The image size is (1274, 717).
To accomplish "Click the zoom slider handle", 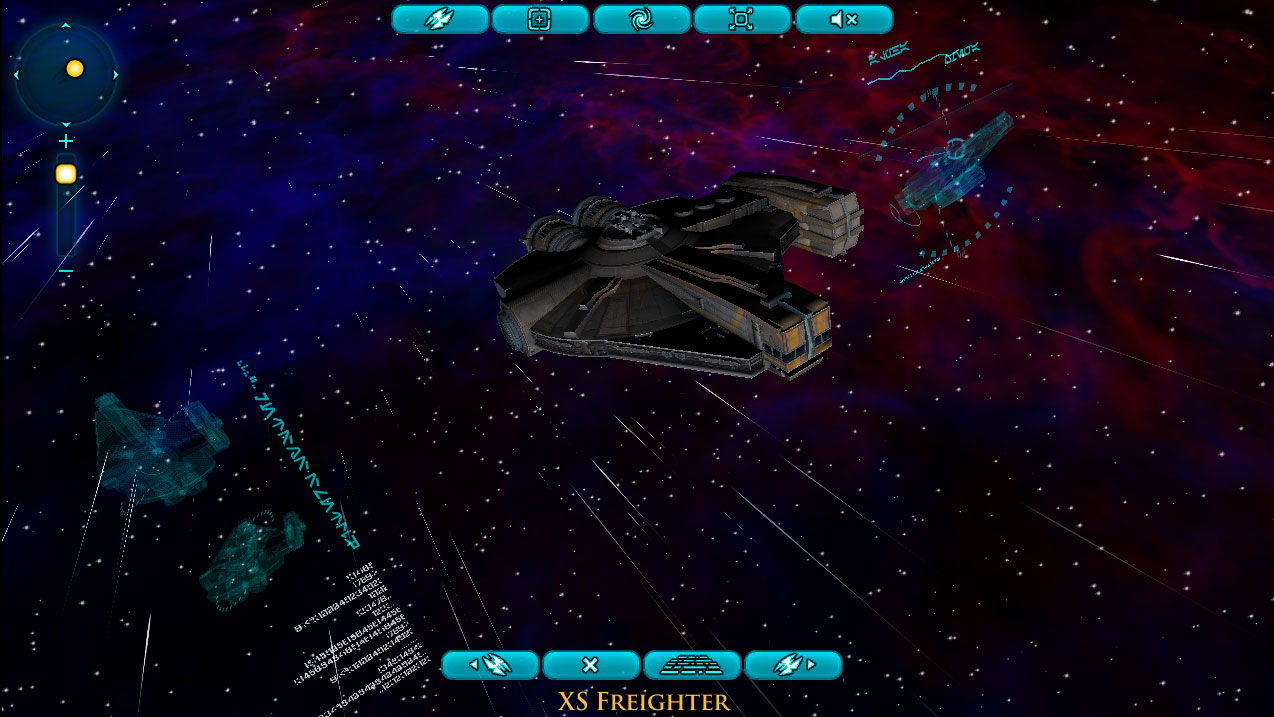I will 66,174.
